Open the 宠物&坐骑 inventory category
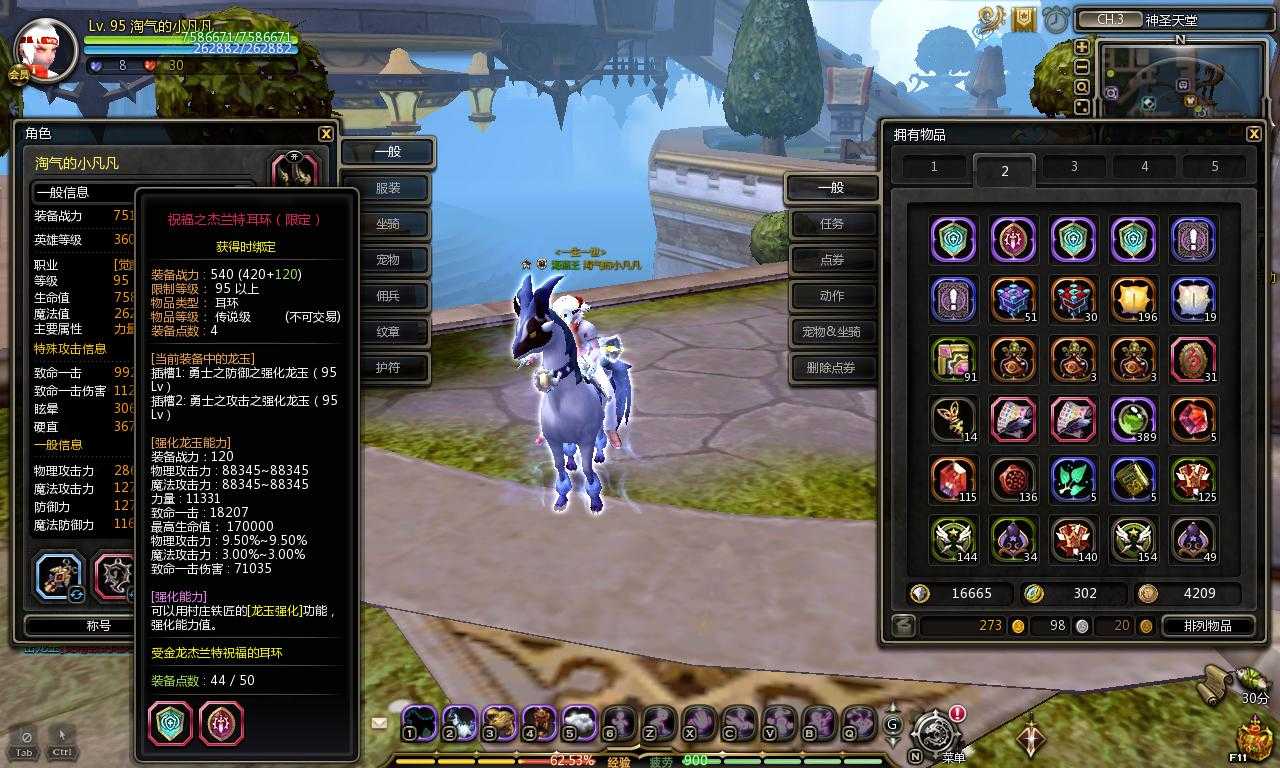Screen dimensions: 1280x768 tap(831, 332)
